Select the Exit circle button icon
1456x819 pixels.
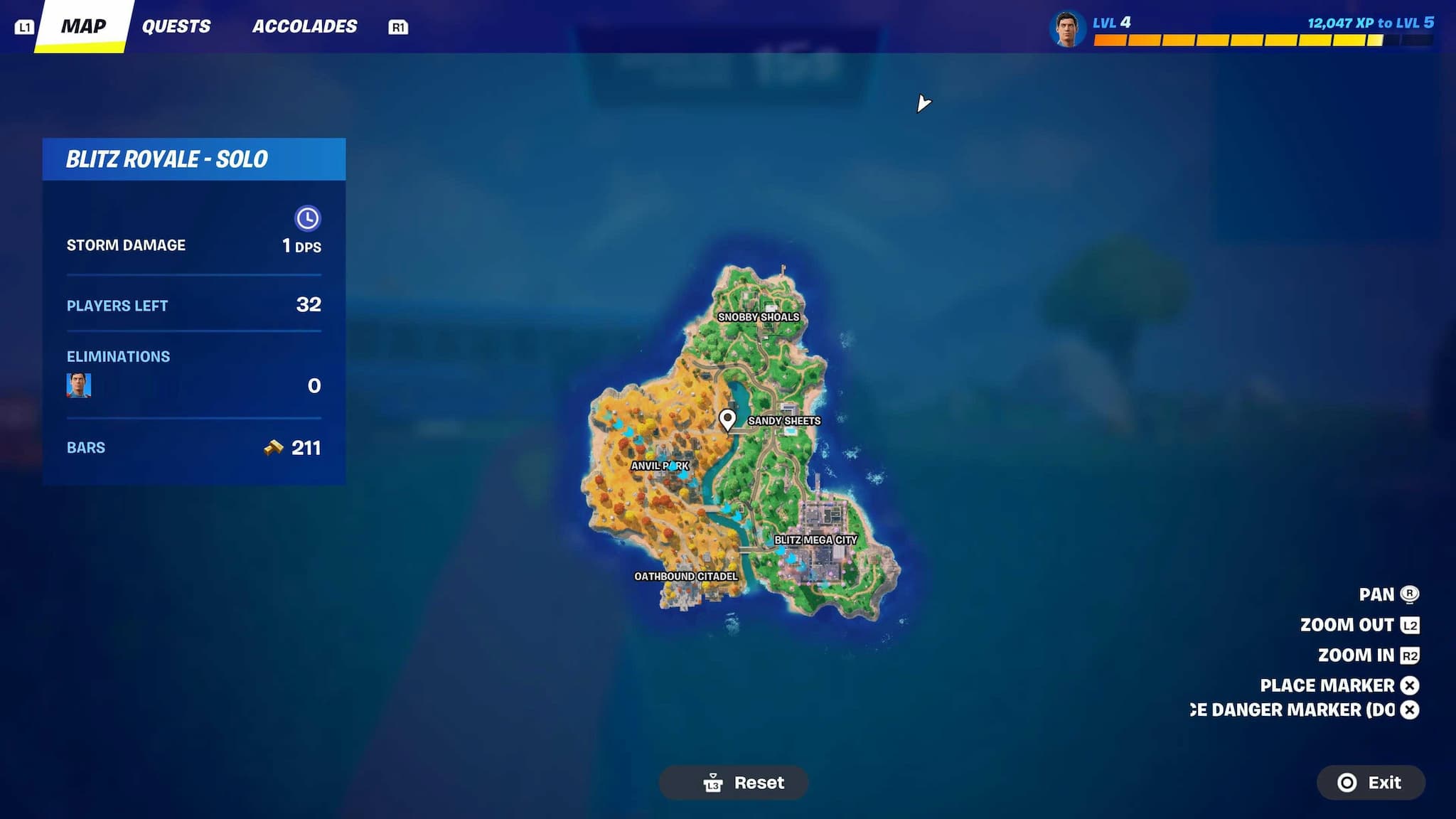click(x=1346, y=783)
